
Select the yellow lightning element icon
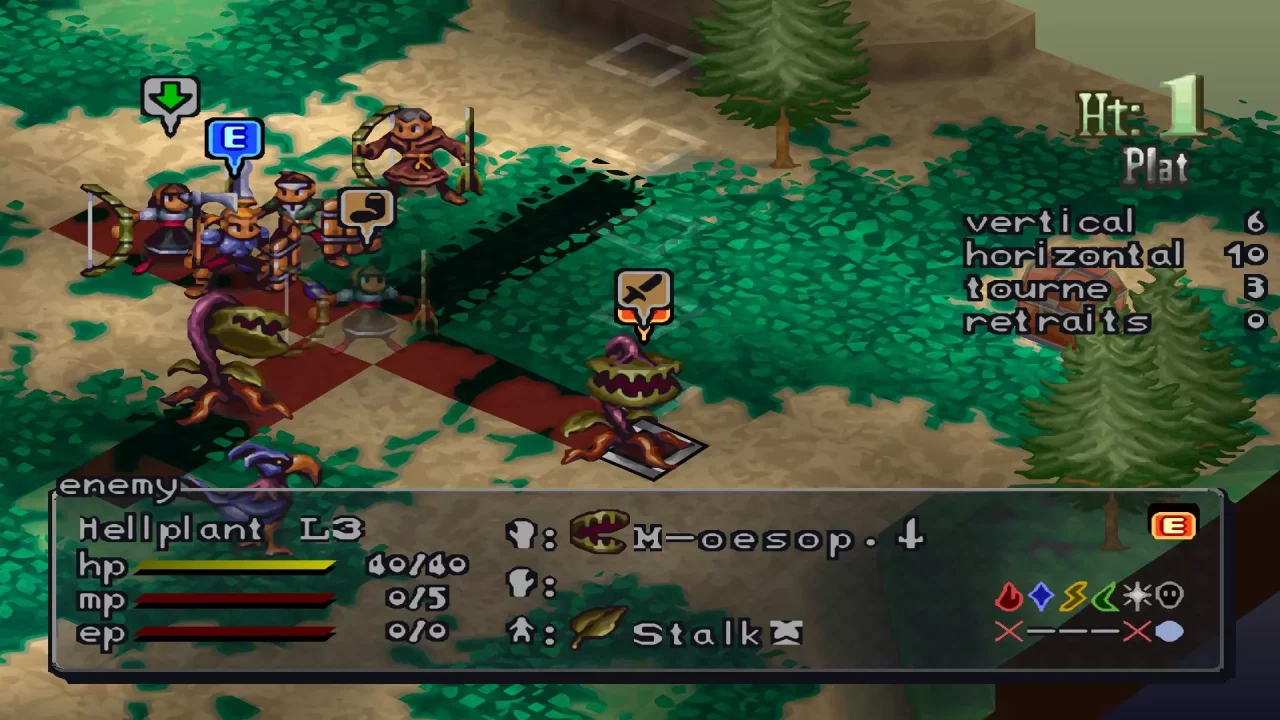pos(1074,597)
